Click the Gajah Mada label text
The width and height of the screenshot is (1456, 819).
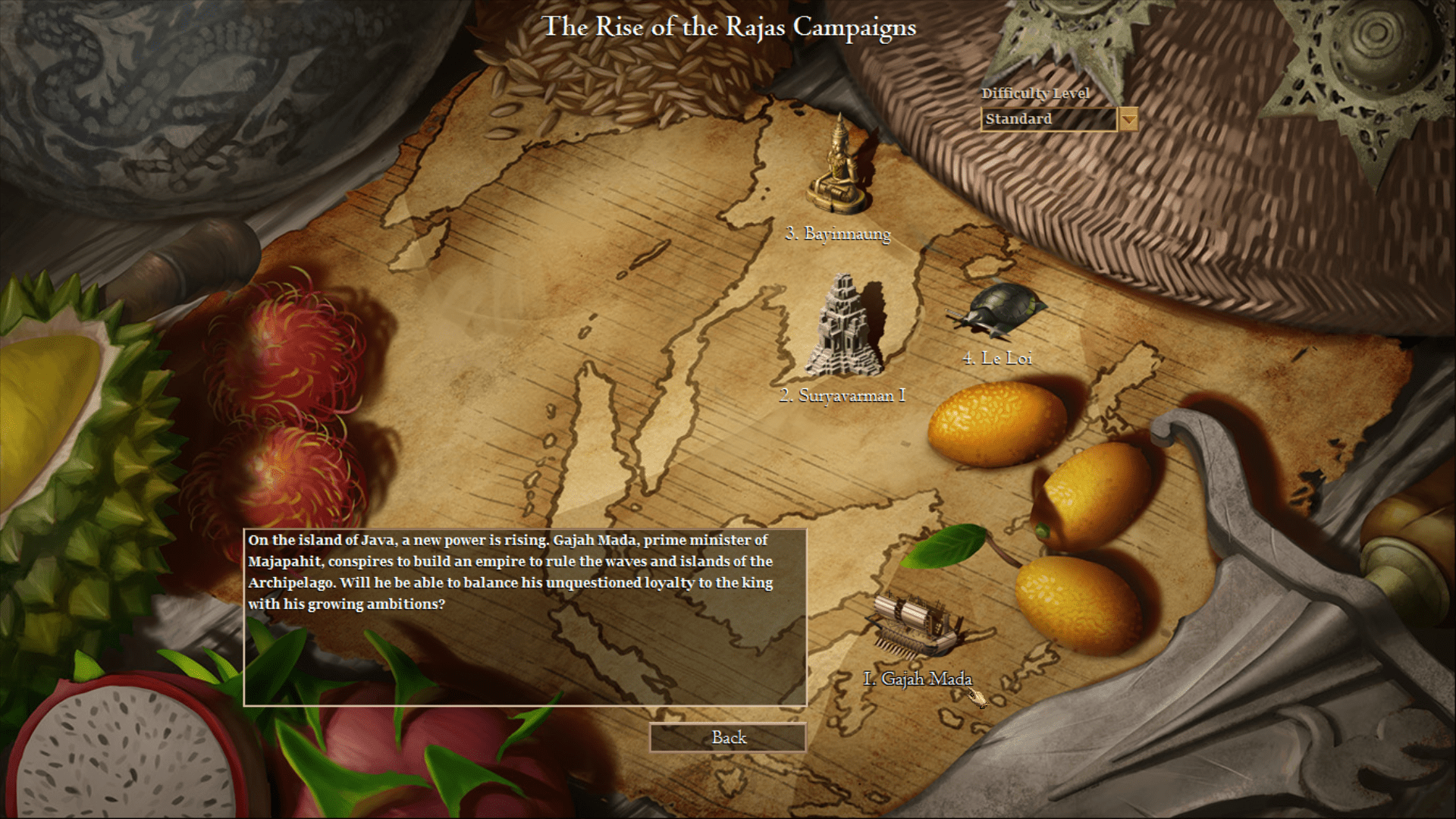click(919, 679)
